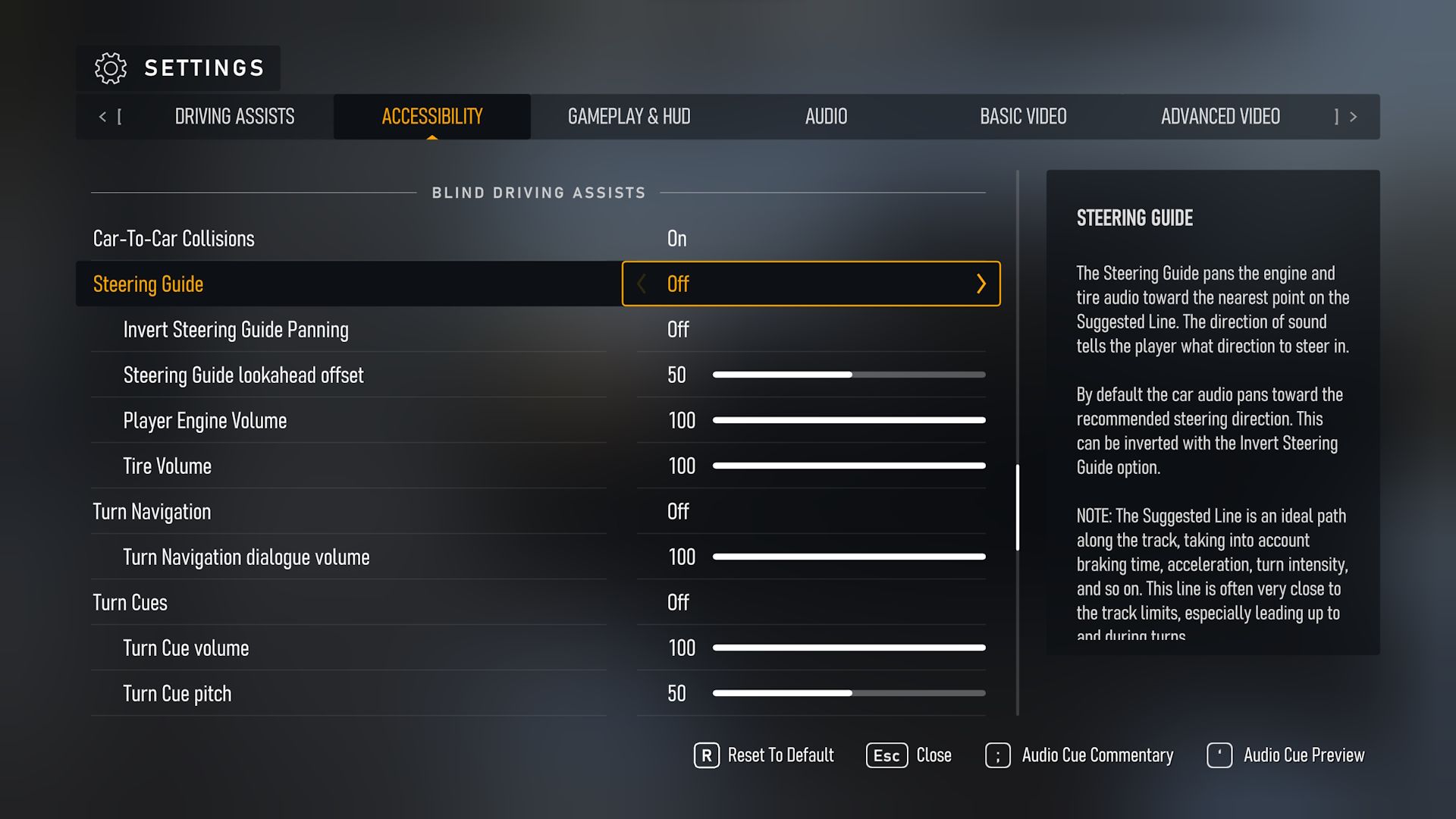
Task: Click the left arrow to scroll settings tabs
Action: (x=103, y=117)
